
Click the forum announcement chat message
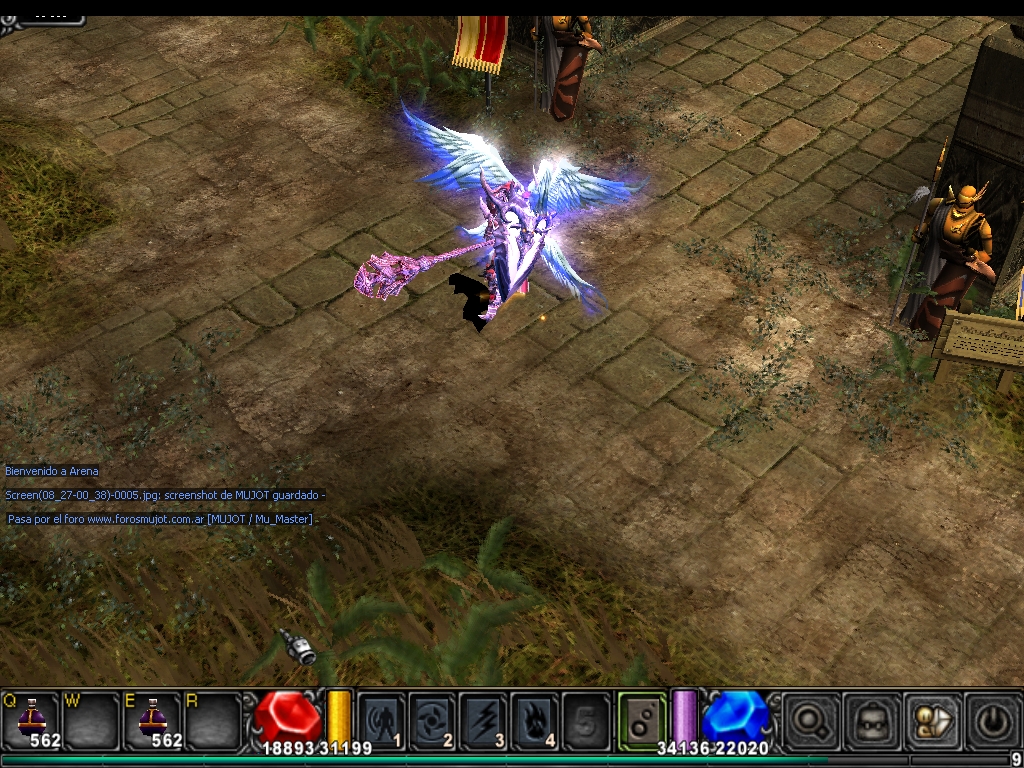click(160, 519)
